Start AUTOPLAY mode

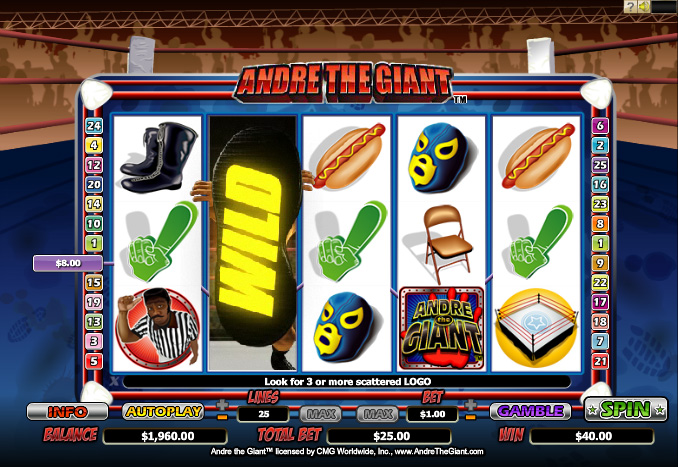click(x=162, y=411)
